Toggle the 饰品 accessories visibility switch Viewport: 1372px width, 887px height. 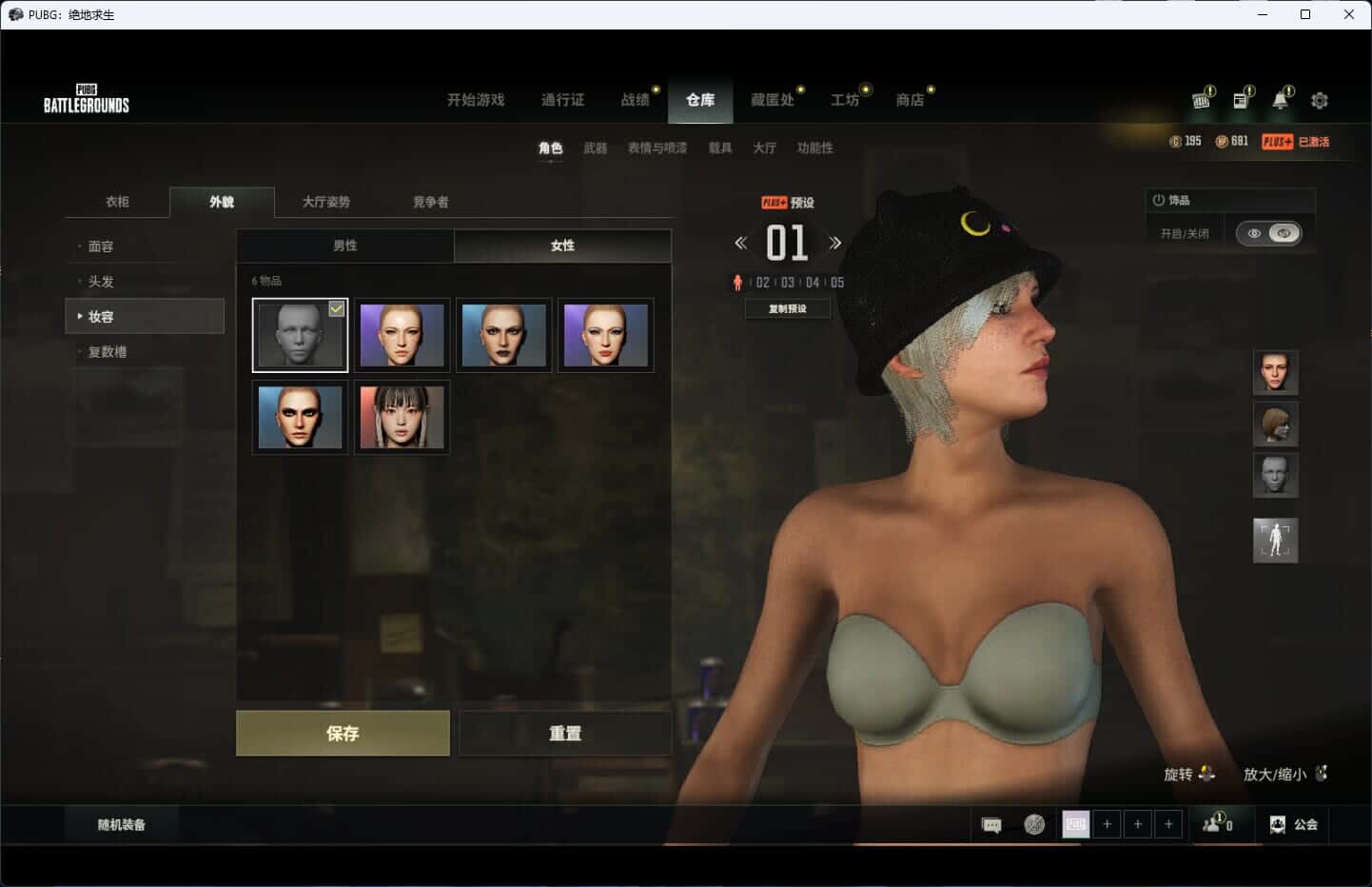click(x=1269, y=233)
